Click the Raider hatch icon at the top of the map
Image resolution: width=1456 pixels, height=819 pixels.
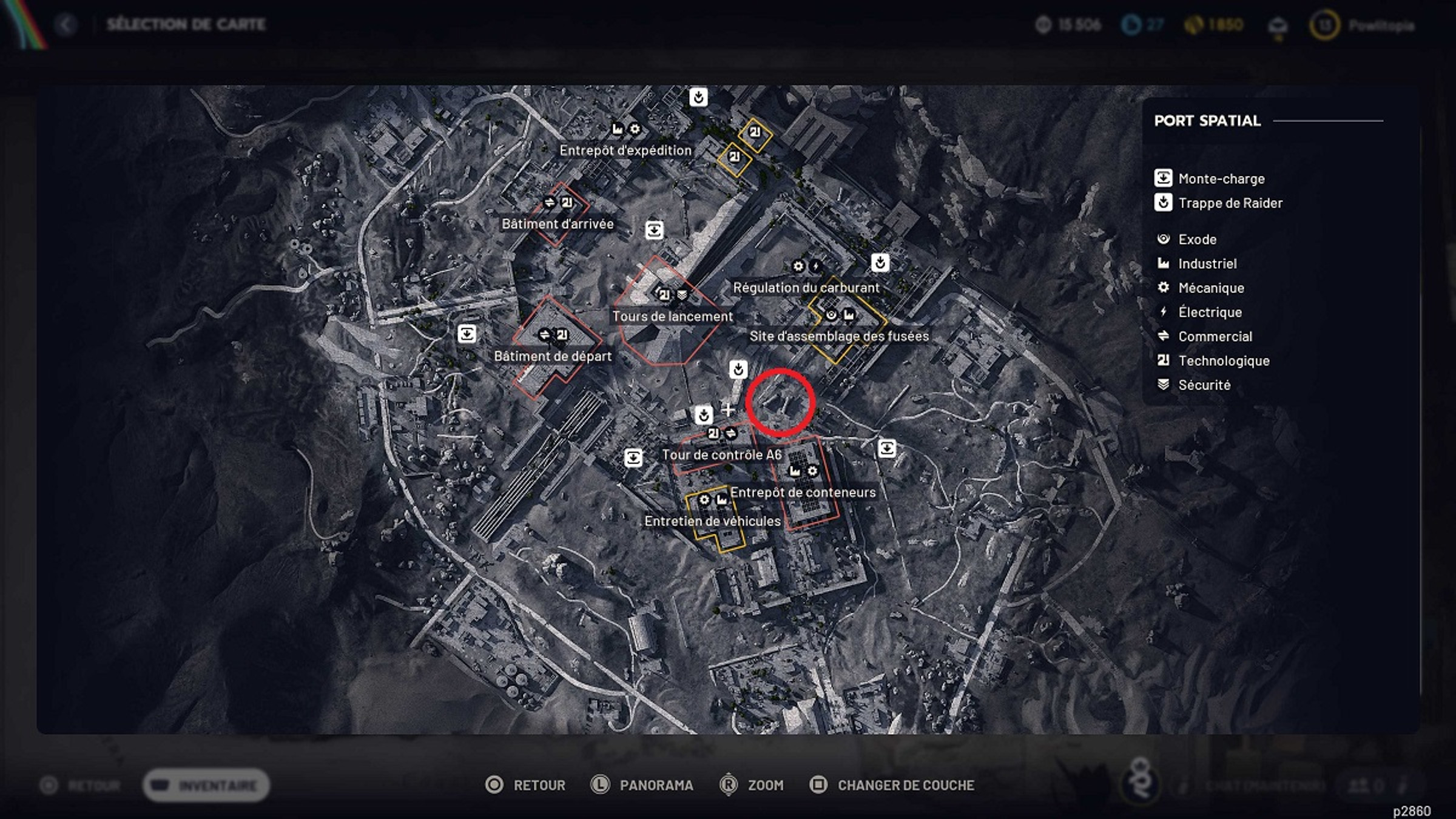698,97
